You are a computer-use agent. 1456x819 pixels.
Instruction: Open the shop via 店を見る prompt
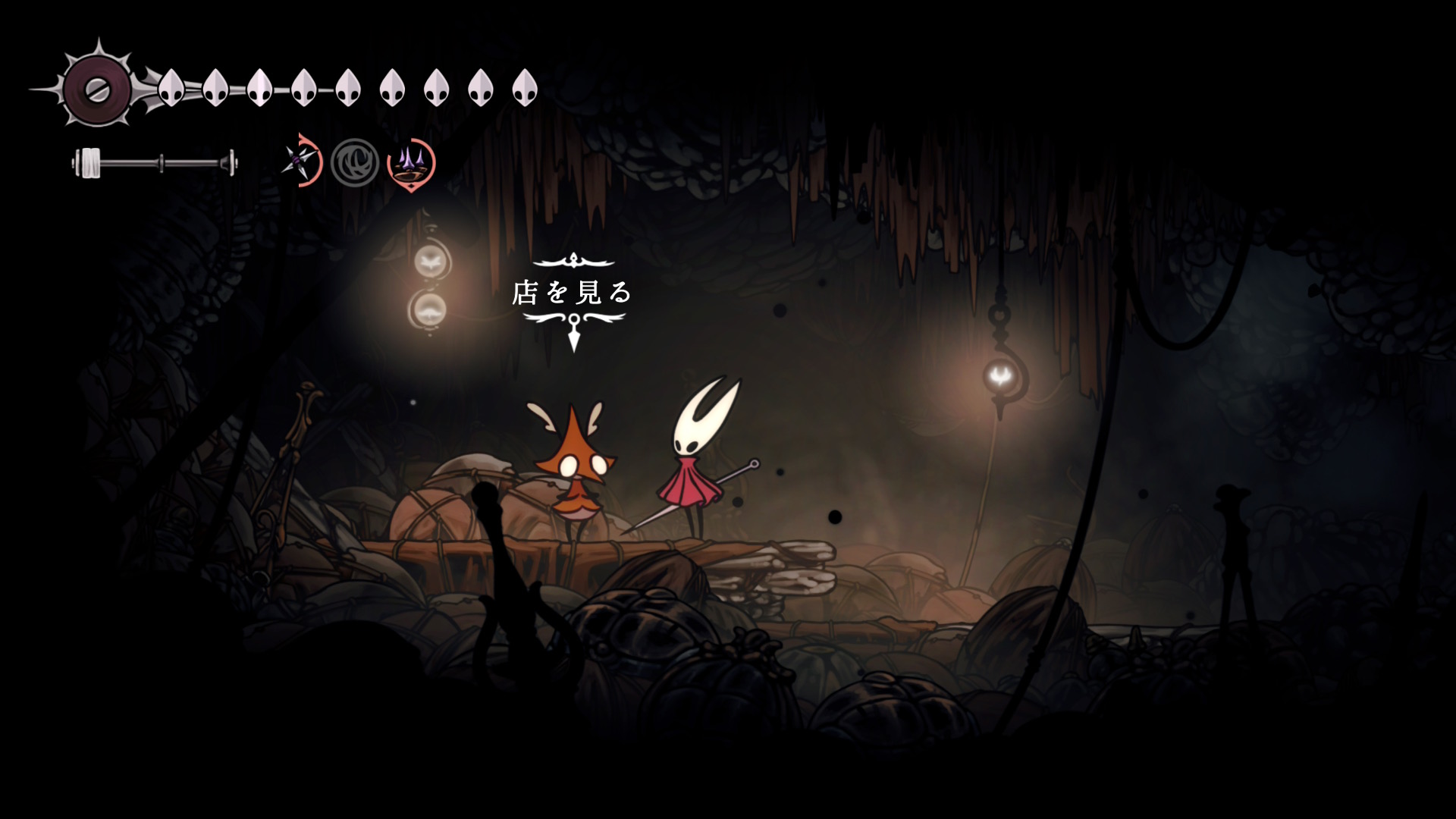point(573,293)
